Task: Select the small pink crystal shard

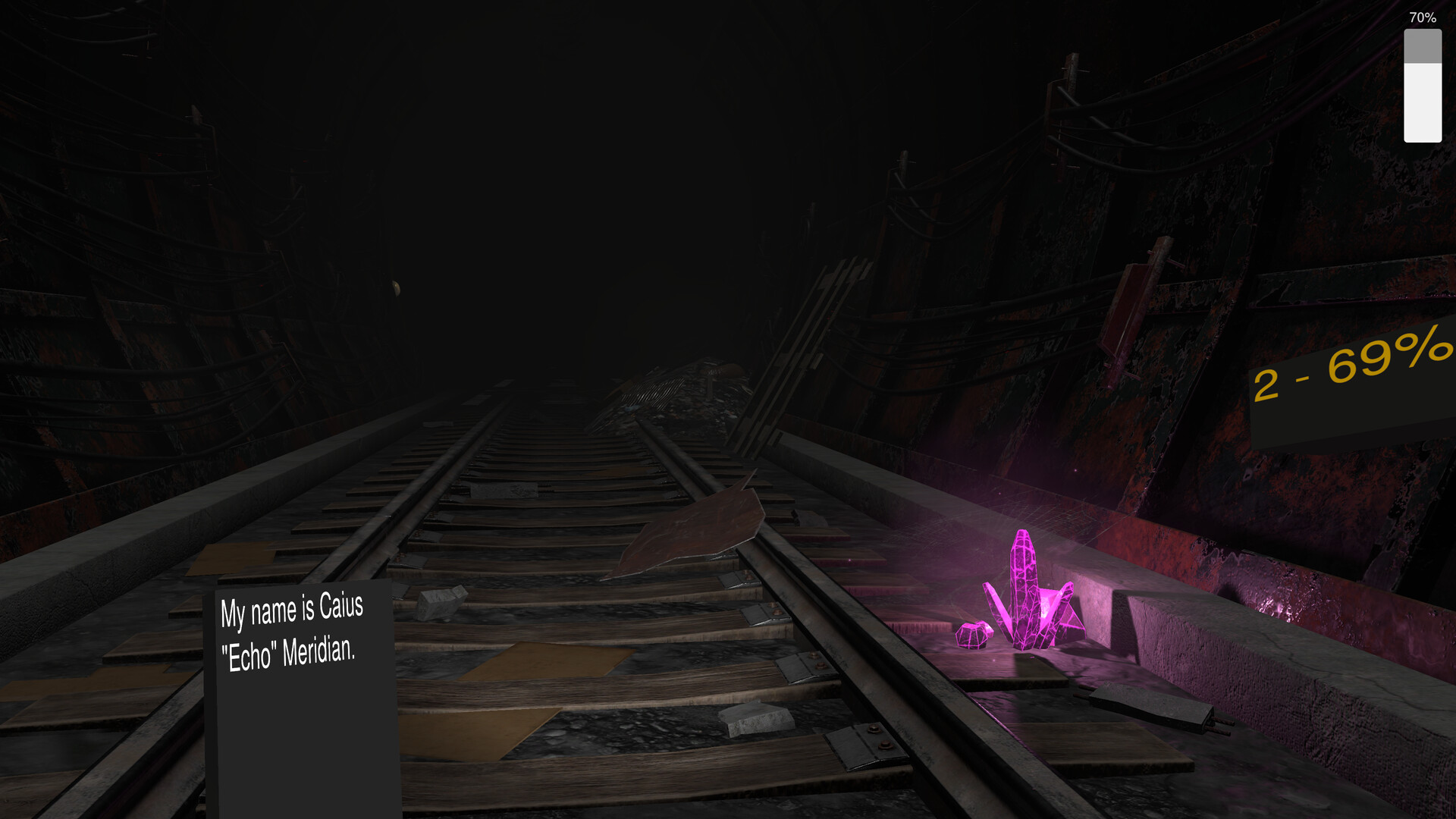Action: [x=974, y=633]
